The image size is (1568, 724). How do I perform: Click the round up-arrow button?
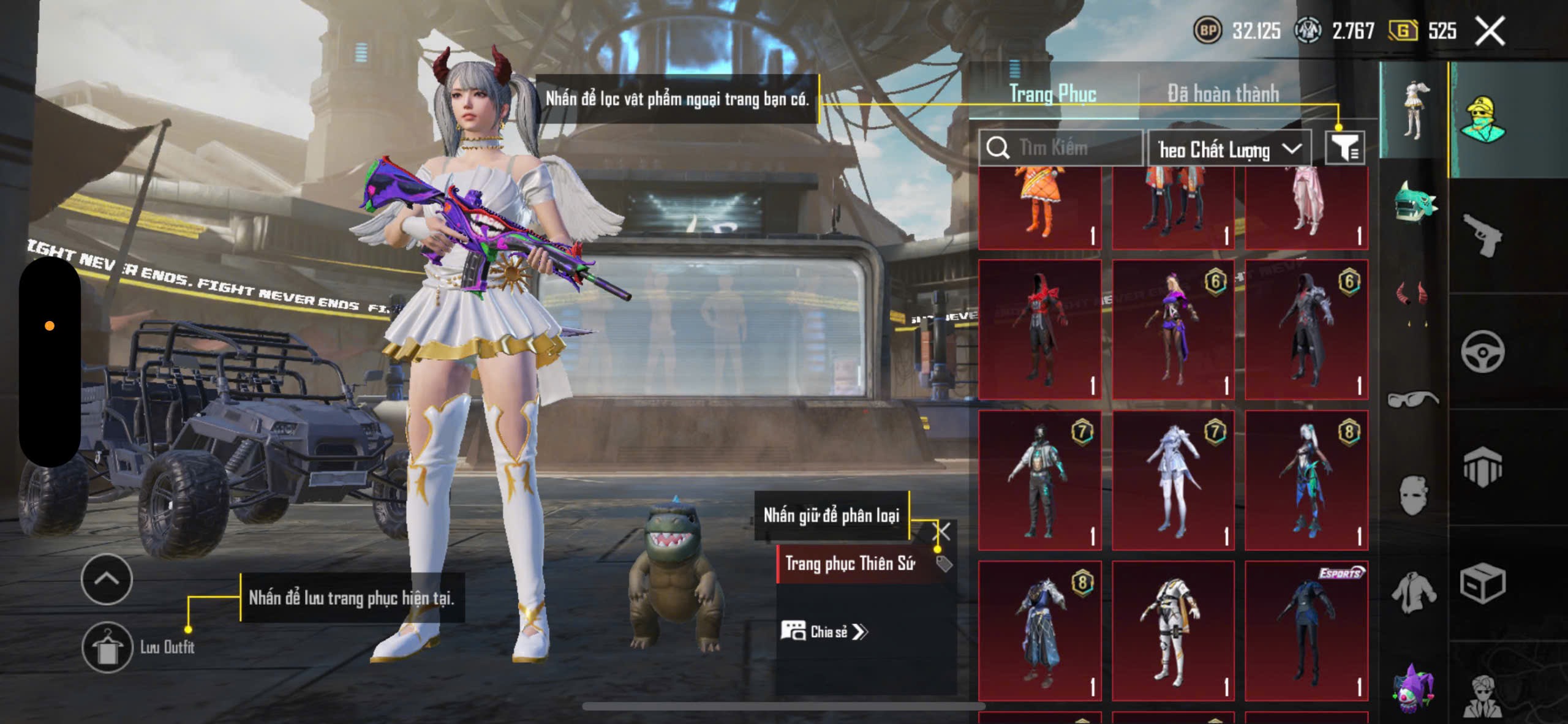coord(107,579)
